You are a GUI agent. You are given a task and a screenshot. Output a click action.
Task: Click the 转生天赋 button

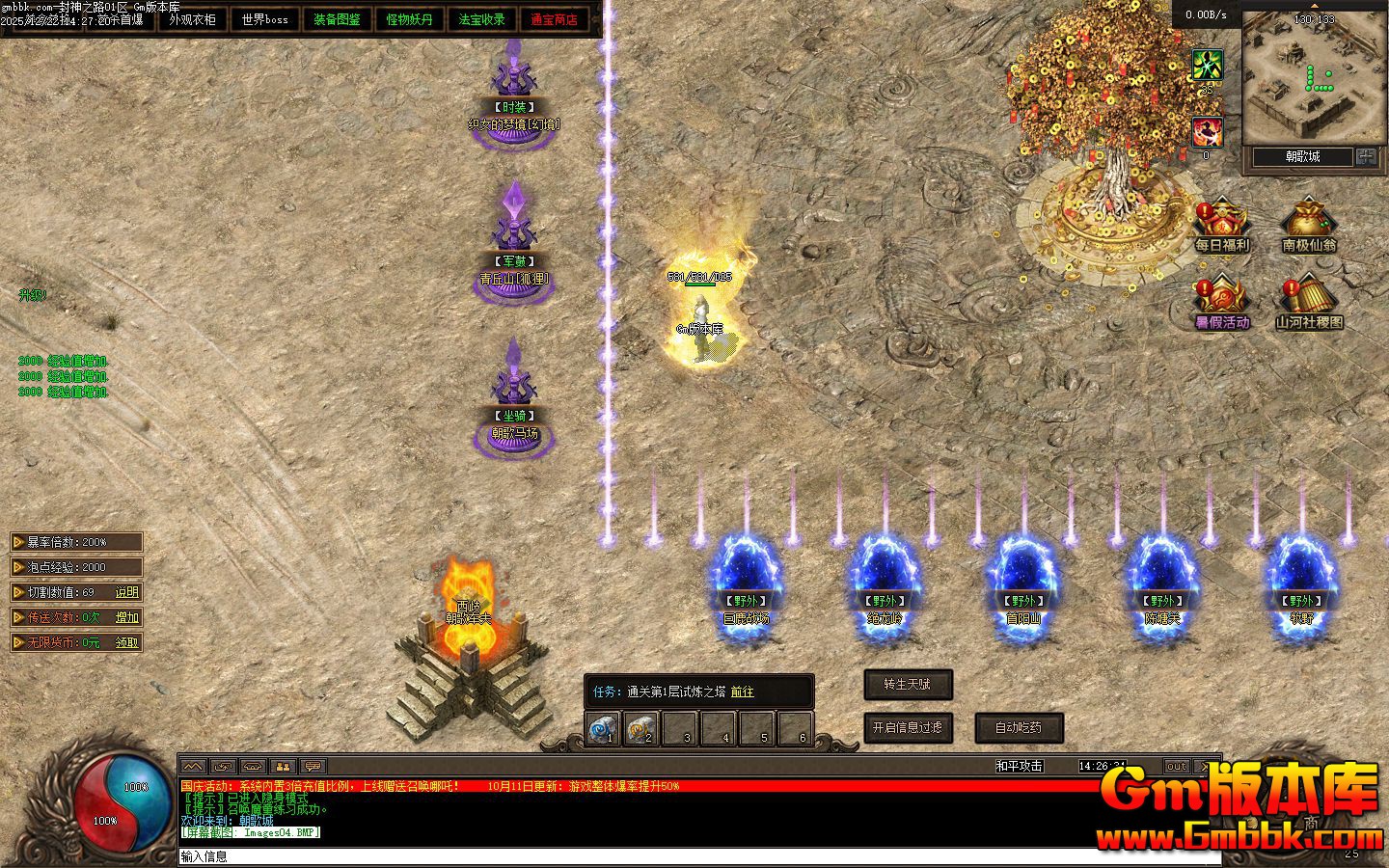[908, 685]
